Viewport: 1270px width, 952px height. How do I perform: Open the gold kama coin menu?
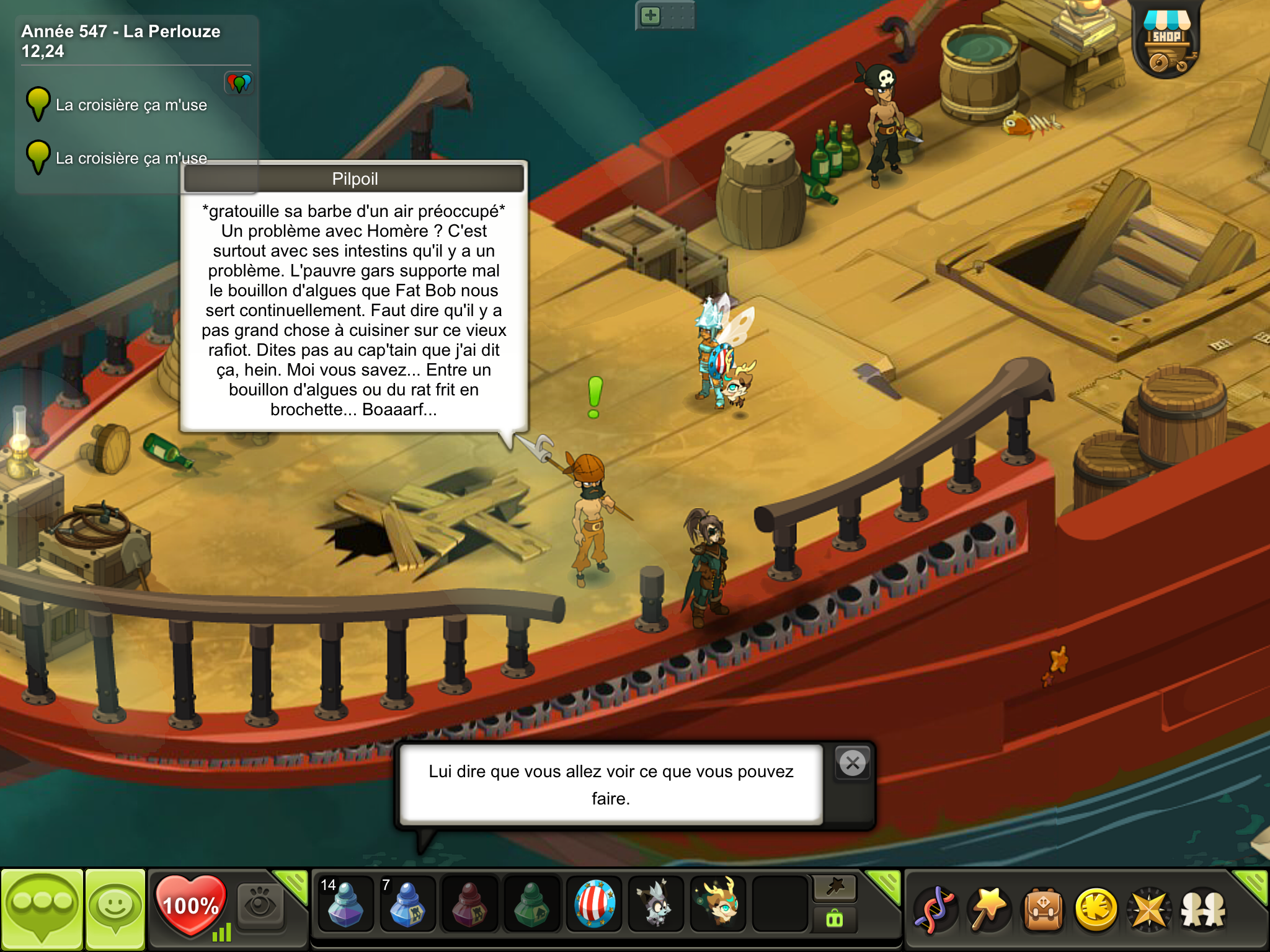coord(1096,909)
